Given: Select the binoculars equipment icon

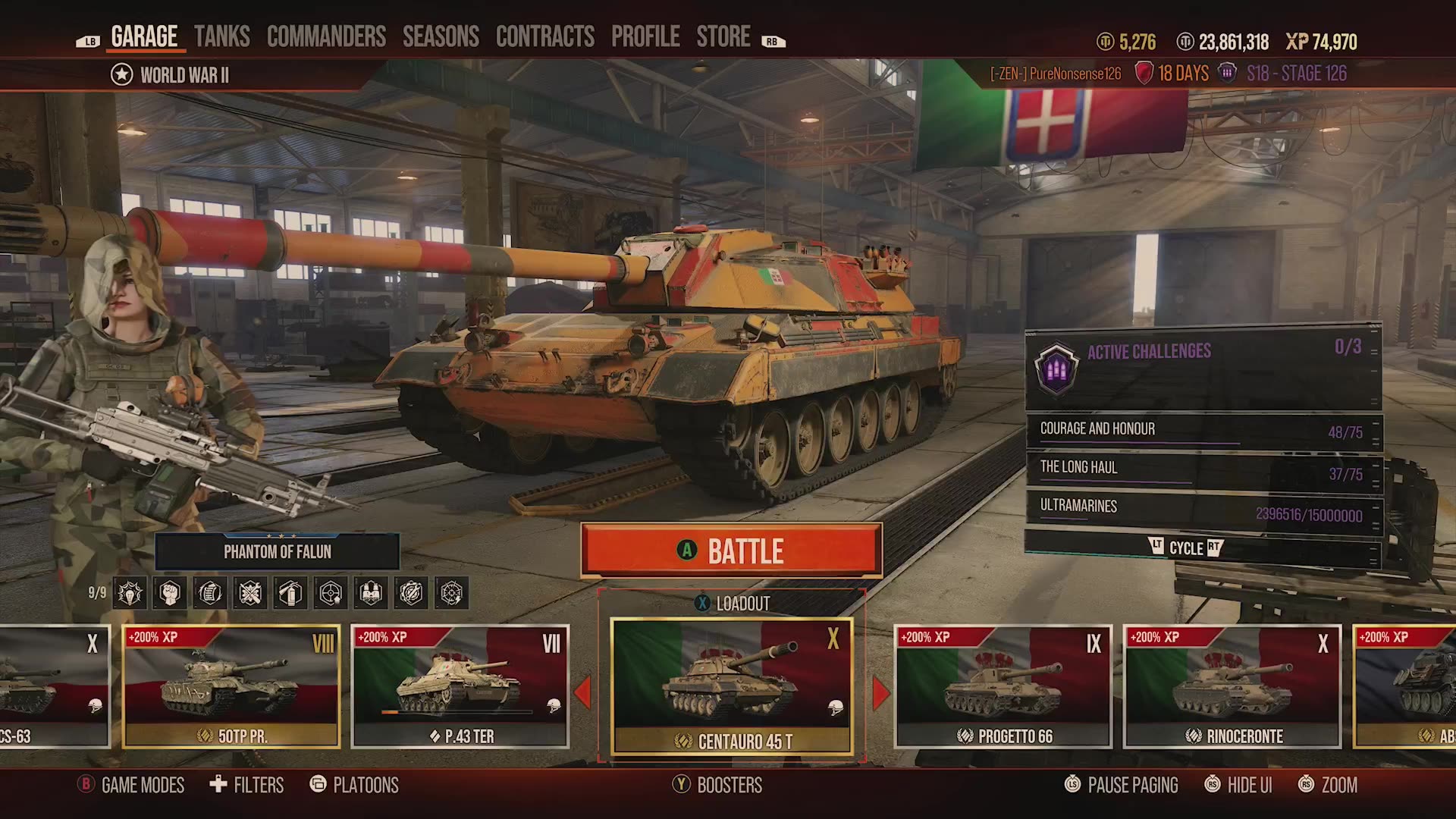Looking at the screenshot, I should point(372,594).
